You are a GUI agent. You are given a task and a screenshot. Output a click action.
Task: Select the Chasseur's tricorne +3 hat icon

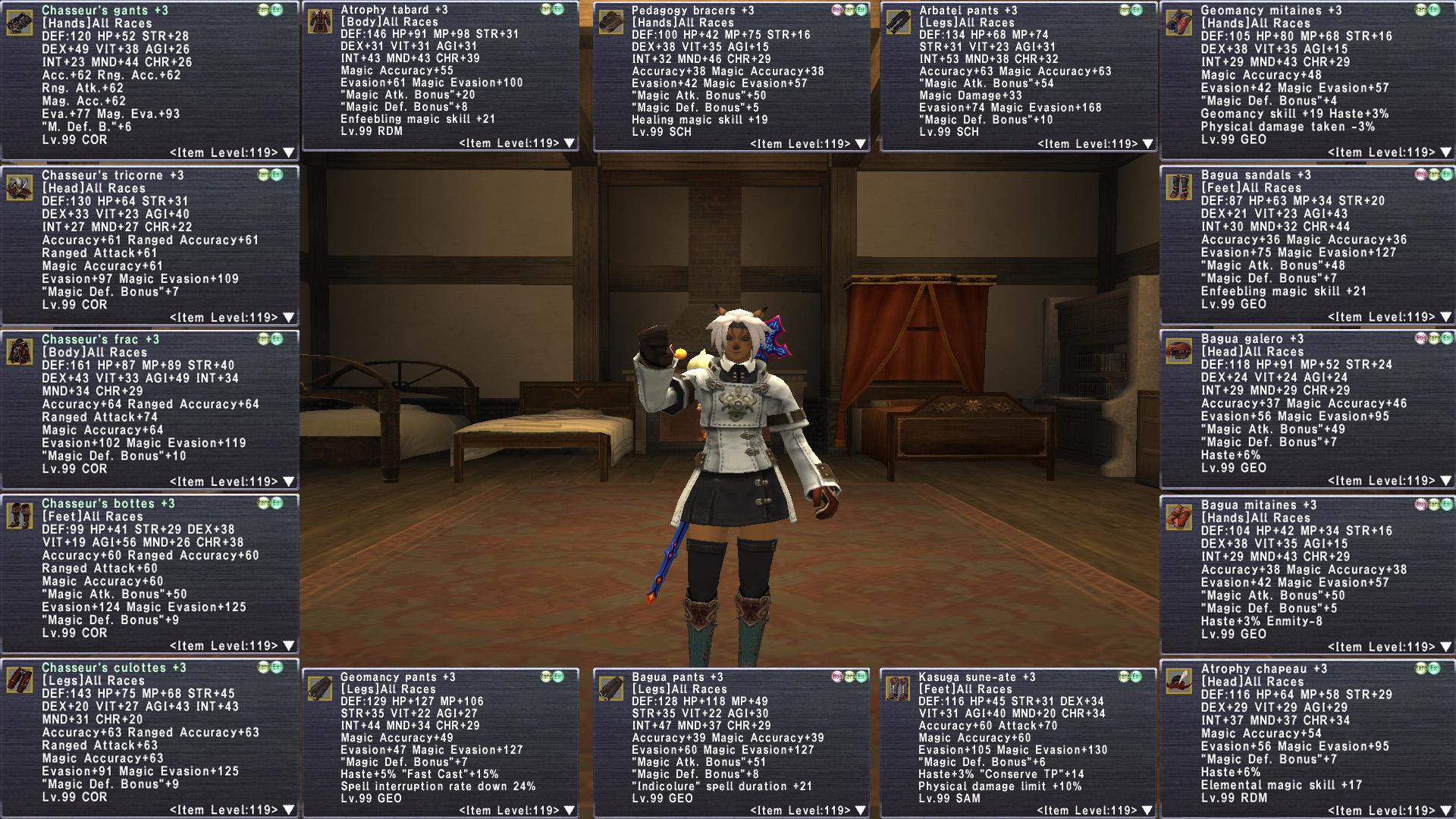[x=20, y=187]
